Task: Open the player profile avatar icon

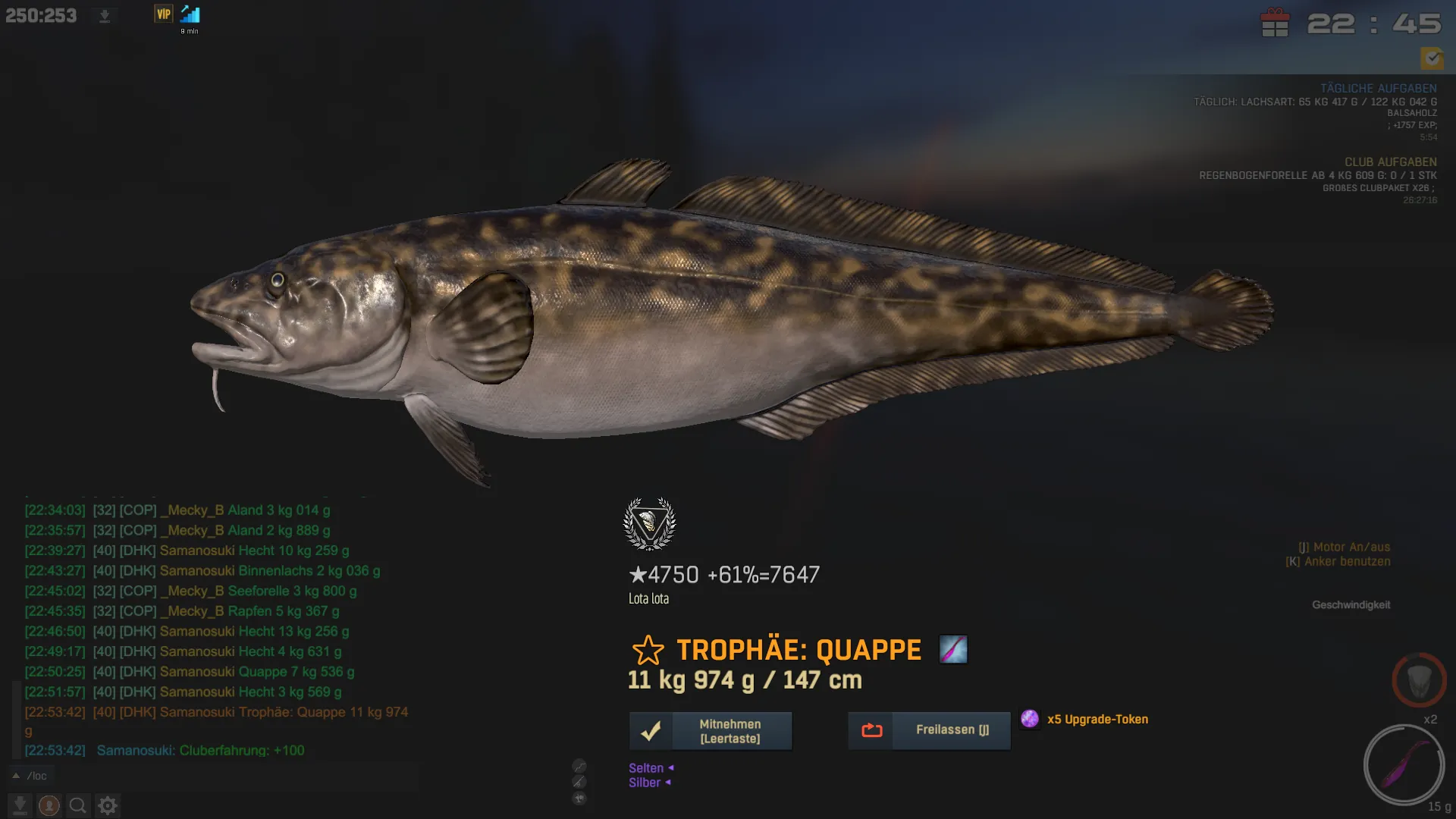Action: (x=49, y=805)
